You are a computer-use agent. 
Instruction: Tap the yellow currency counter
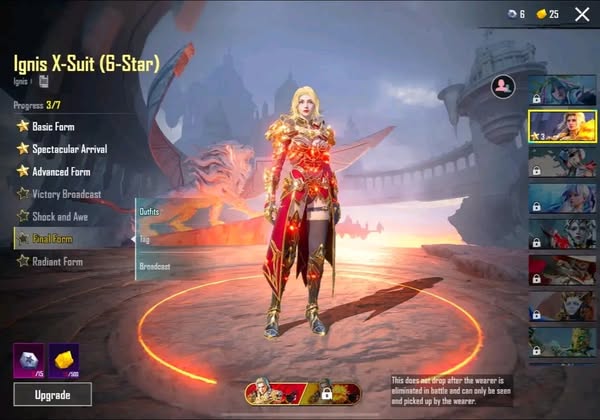pyautogui.click(x=546, y=14)
